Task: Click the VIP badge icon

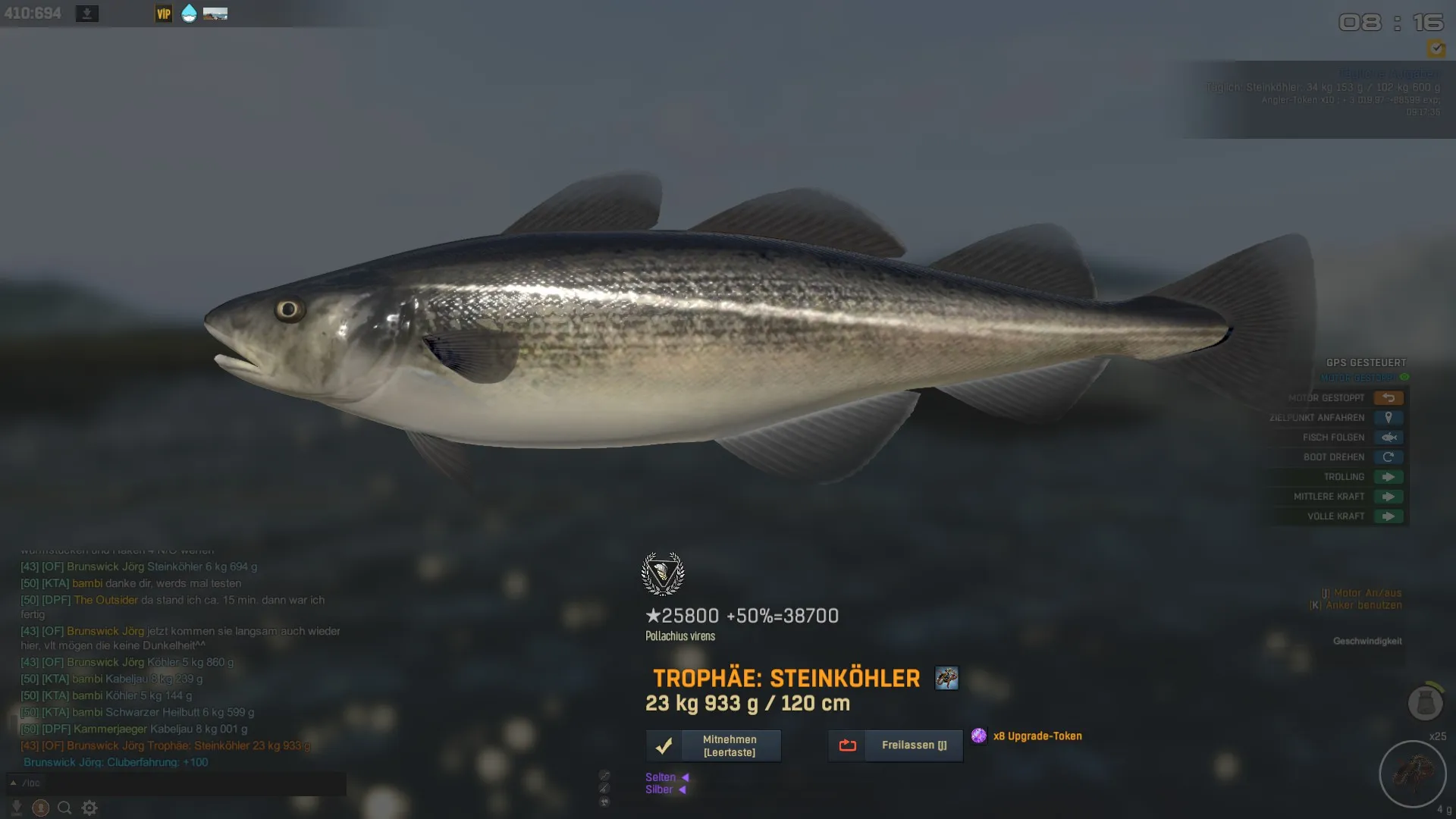Action: click(x=164, y=14)
